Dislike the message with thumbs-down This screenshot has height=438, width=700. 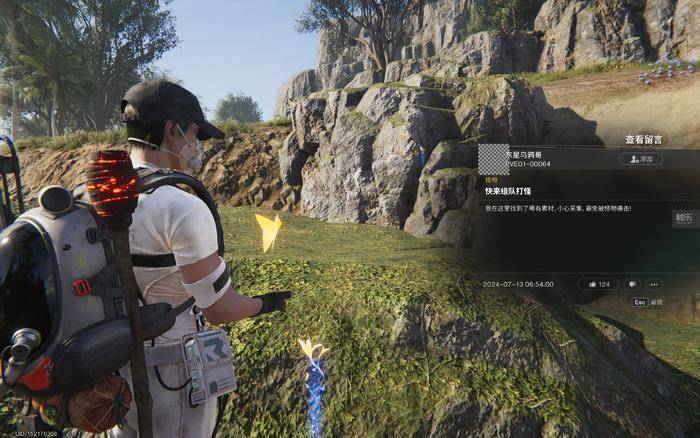coord(632,284)
